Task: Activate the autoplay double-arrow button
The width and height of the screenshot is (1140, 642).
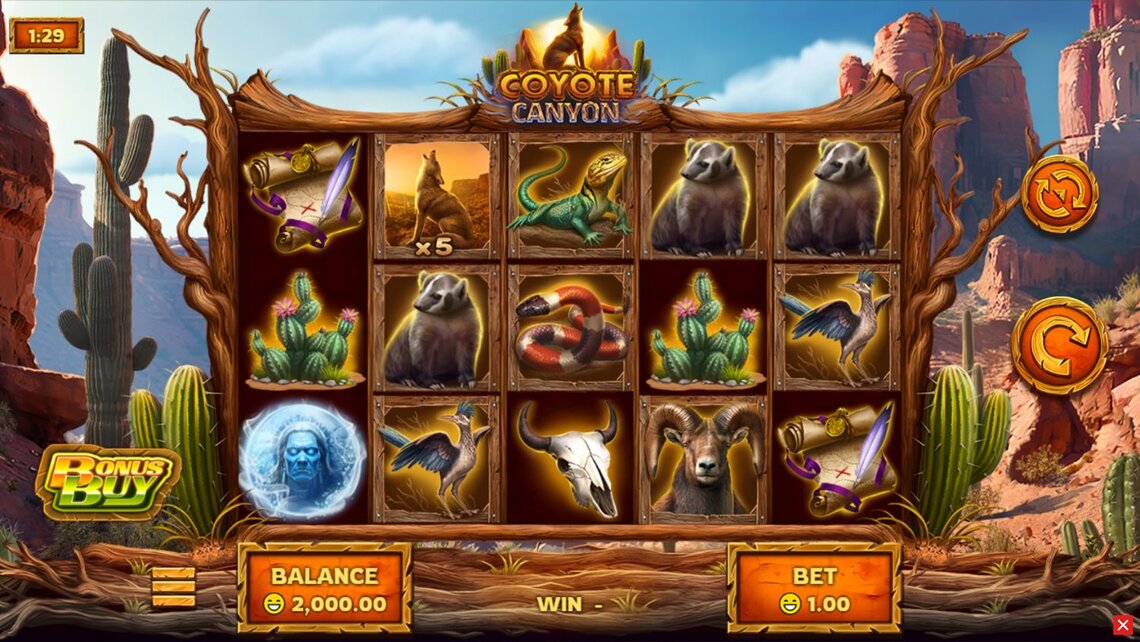Action: pos(1058,194)
